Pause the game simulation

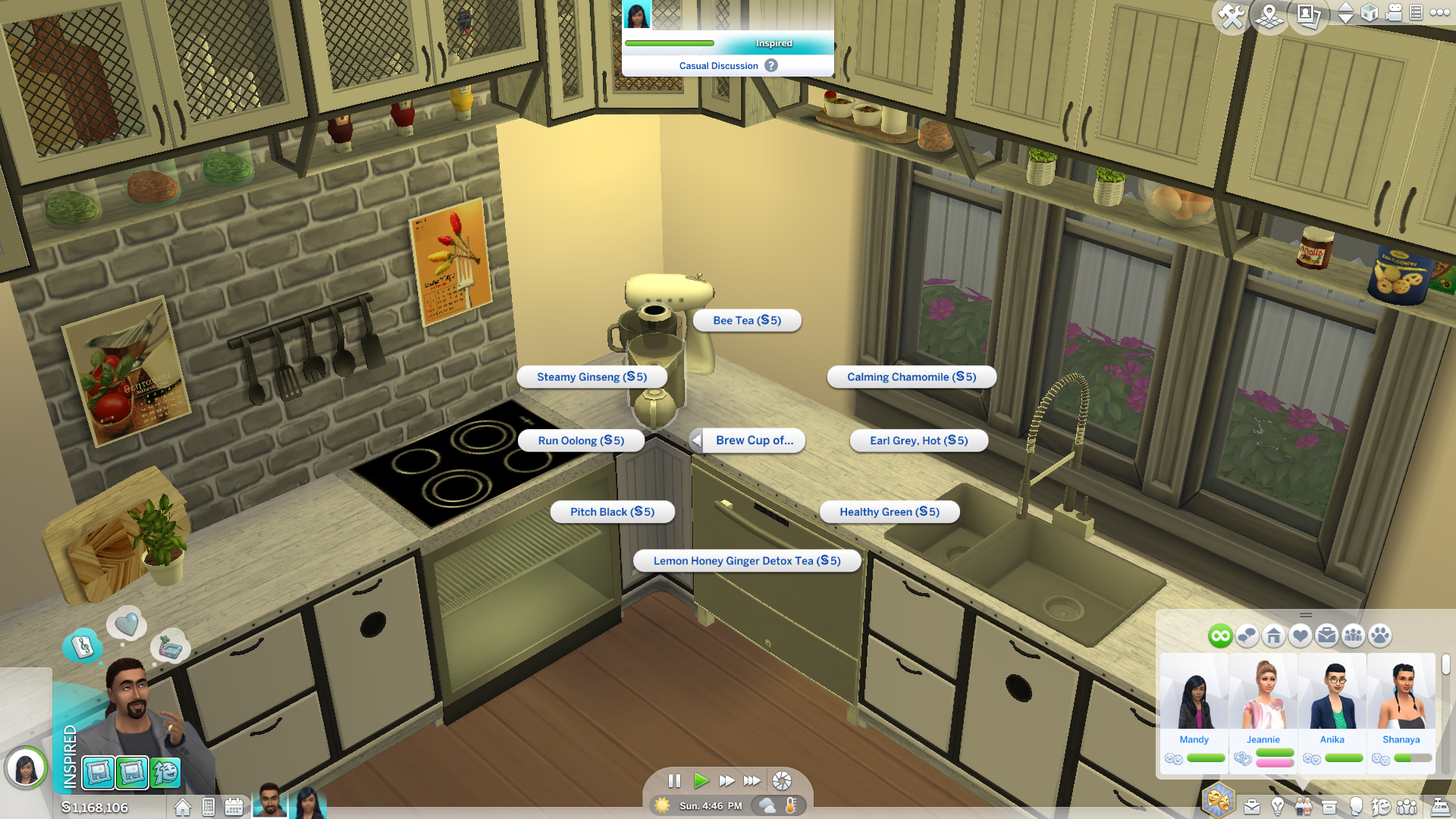[x=674, y=780]
